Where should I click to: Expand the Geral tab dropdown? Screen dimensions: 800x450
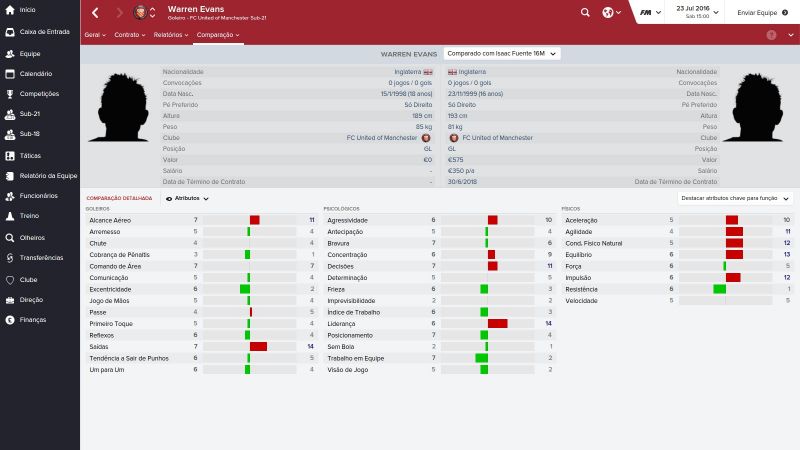(96, 34)
